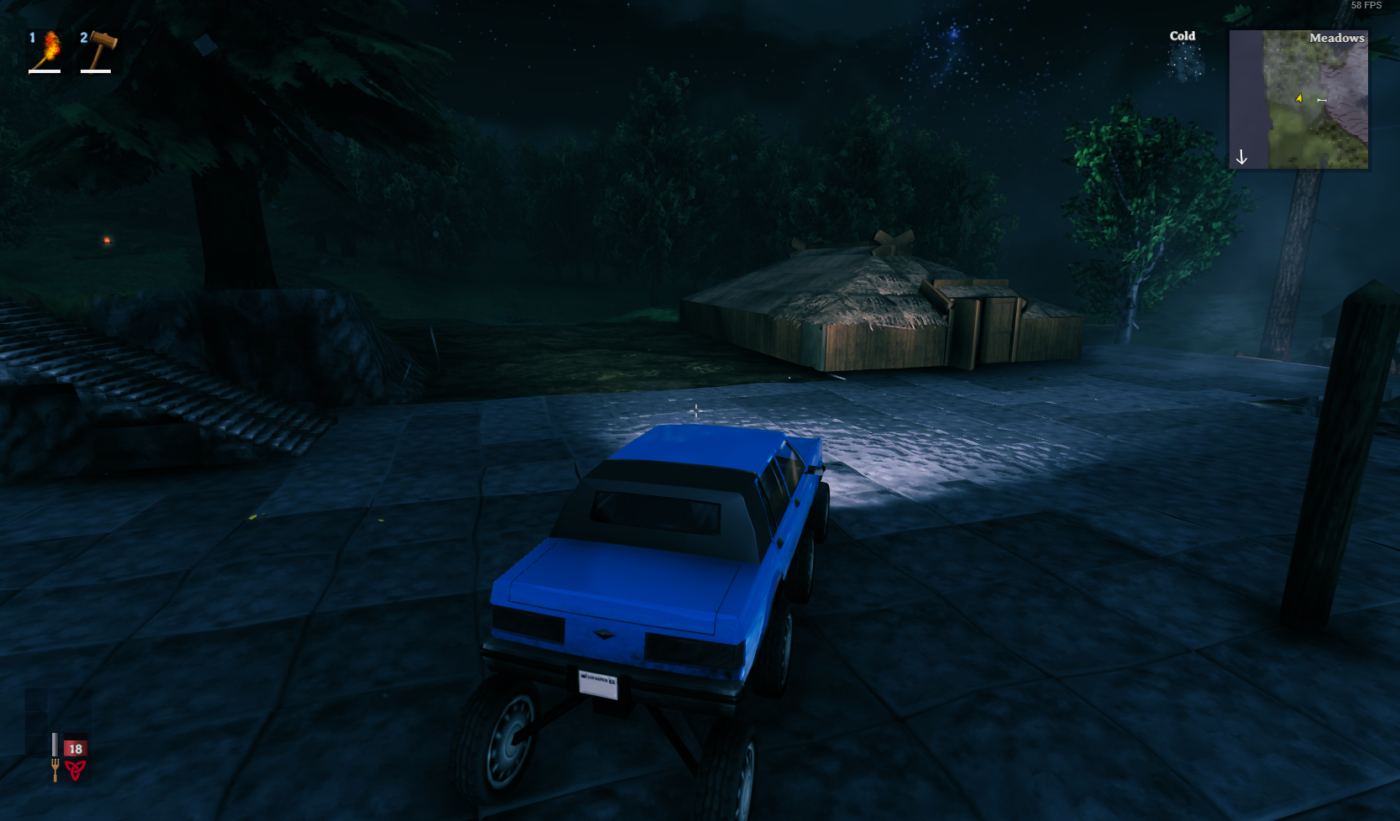This screenshot has height=821, width=1400.
Task: Click the yellow player arrow on the minimap
Action: pos(1299,98)
